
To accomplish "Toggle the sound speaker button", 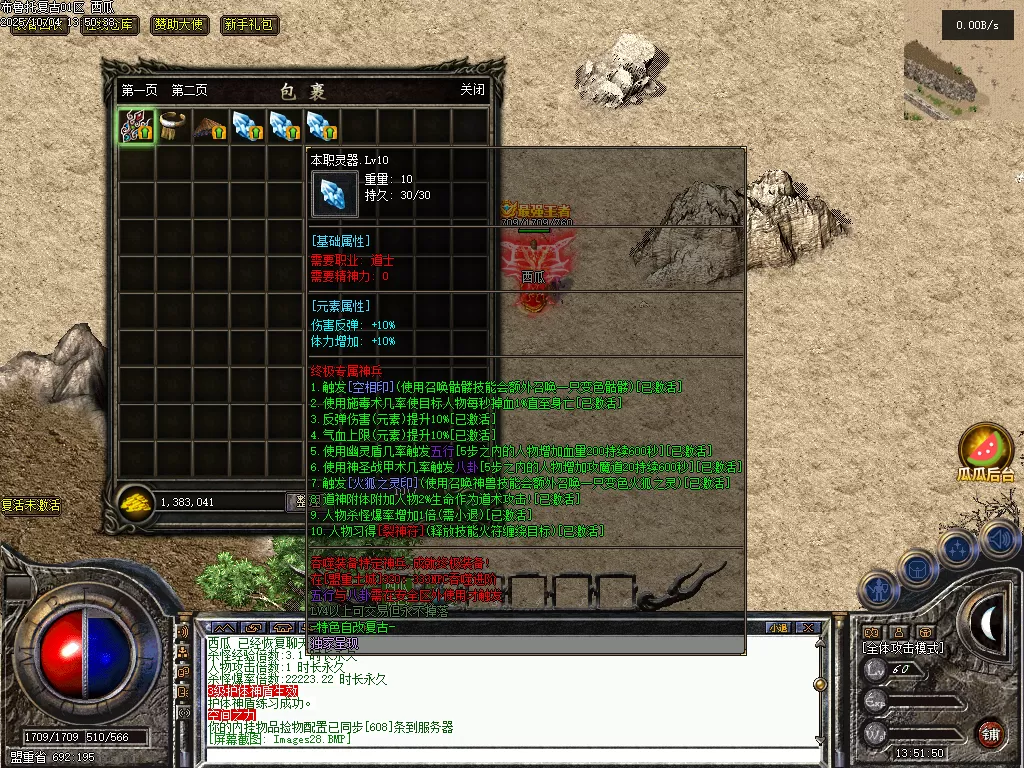I will click(1000, 540).
